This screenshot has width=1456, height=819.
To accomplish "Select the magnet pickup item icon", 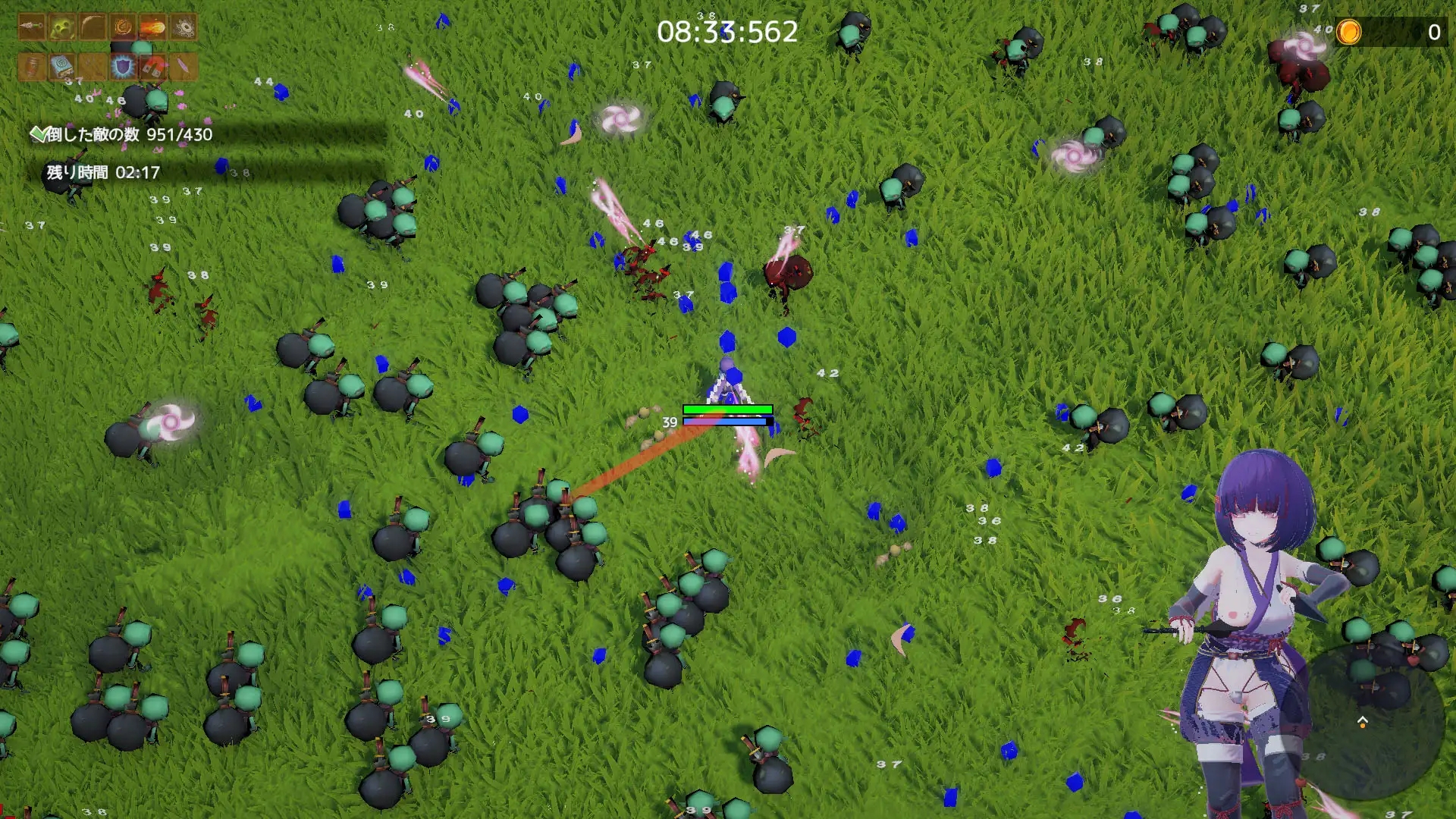I will pyautogui.click(x=152, y=67).
